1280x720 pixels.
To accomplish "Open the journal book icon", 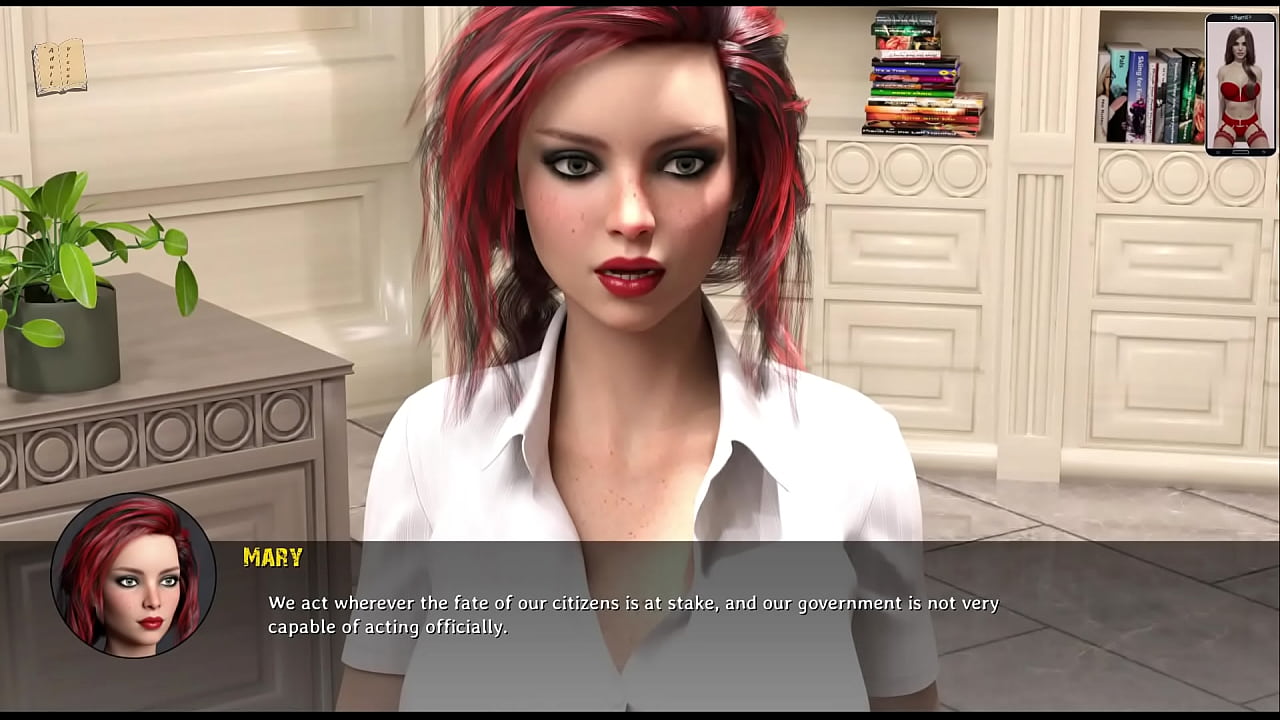I will coord(59,68).
